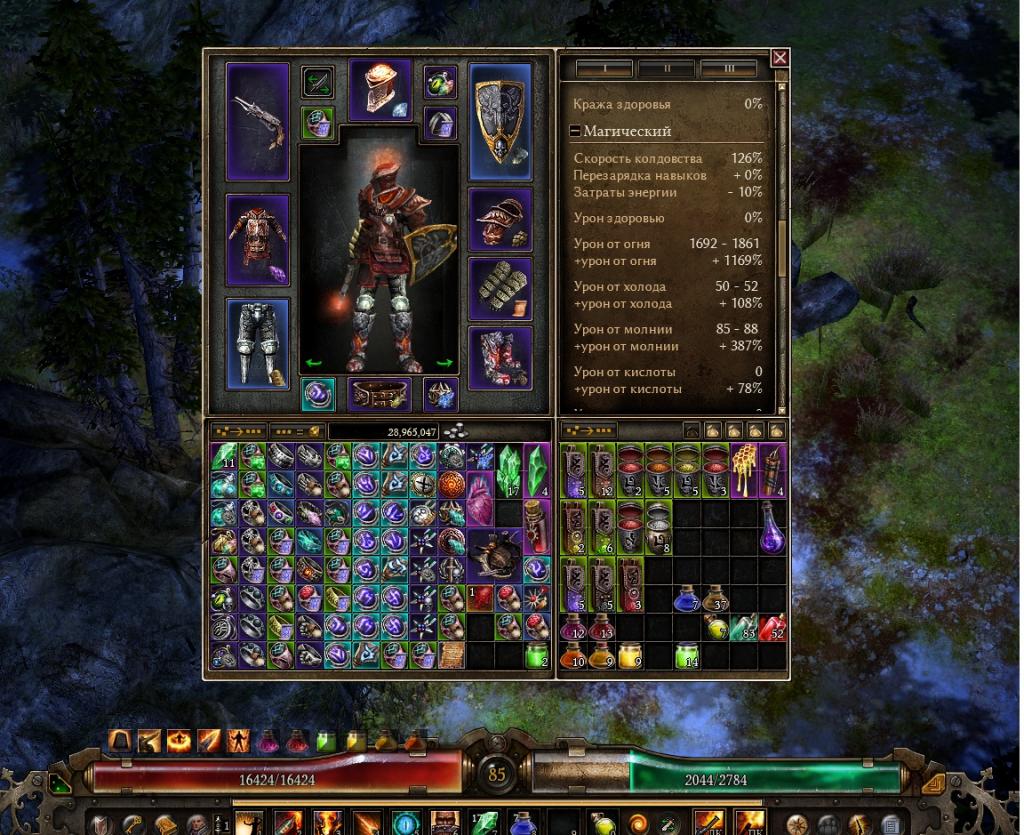
Task: Click the equipped belt slot
Action: click(x=379, y=394)
